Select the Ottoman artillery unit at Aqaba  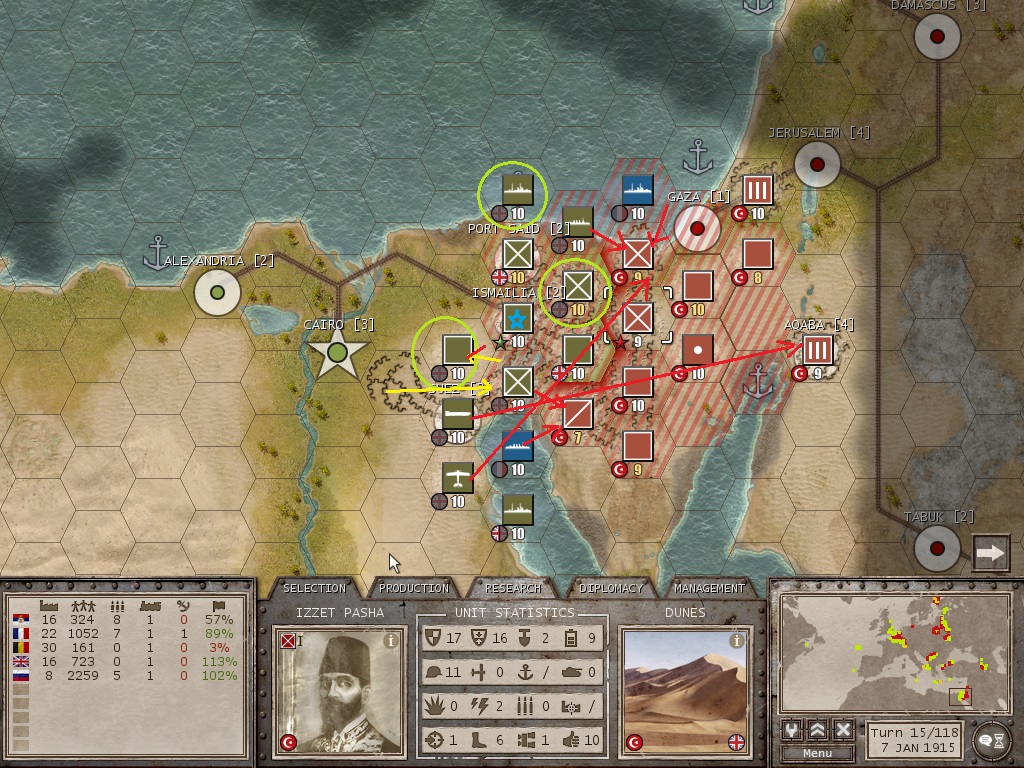coord(818,350)
